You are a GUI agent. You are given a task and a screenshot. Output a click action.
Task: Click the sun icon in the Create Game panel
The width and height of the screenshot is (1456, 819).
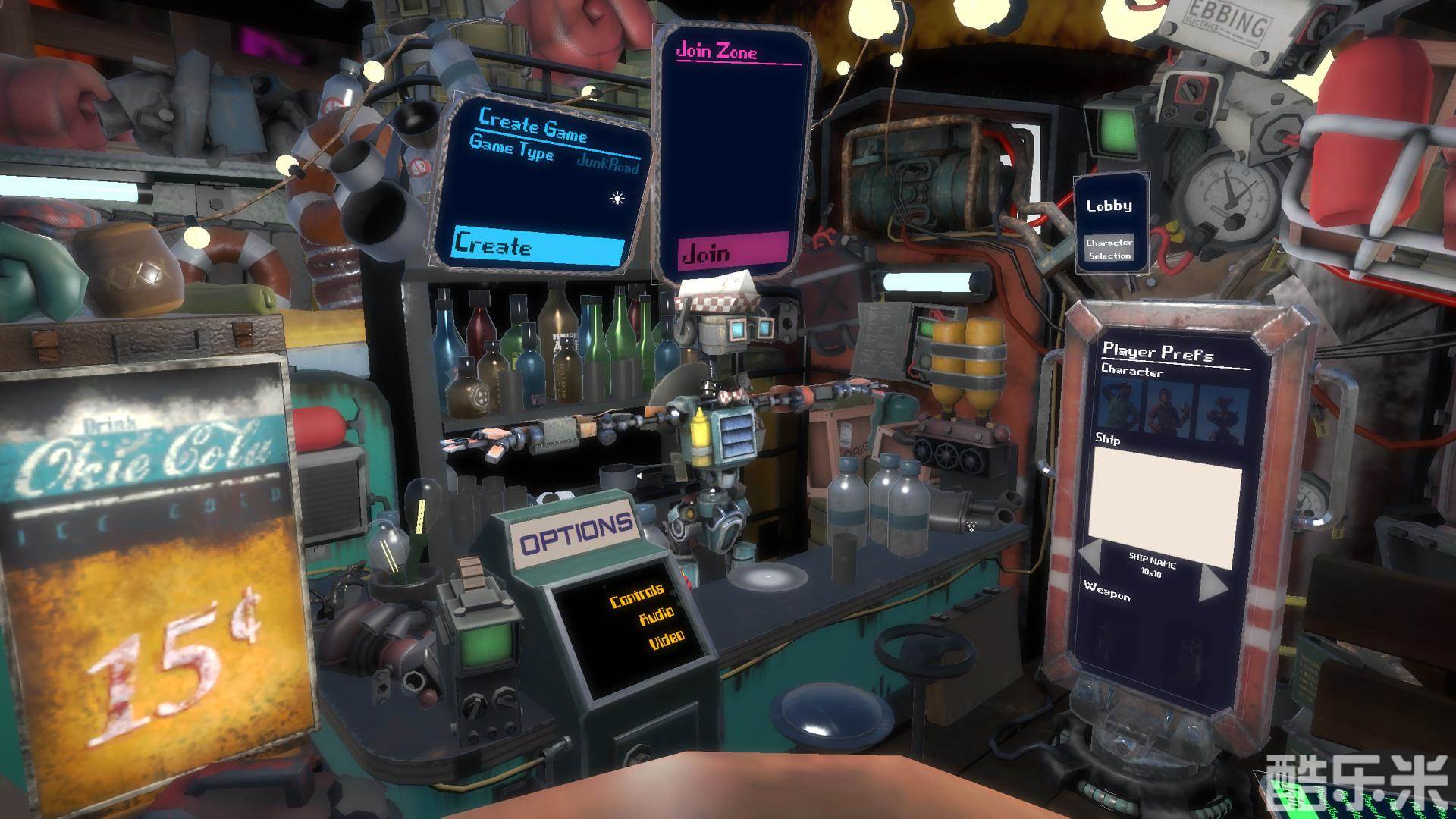[x=617, y=199]
